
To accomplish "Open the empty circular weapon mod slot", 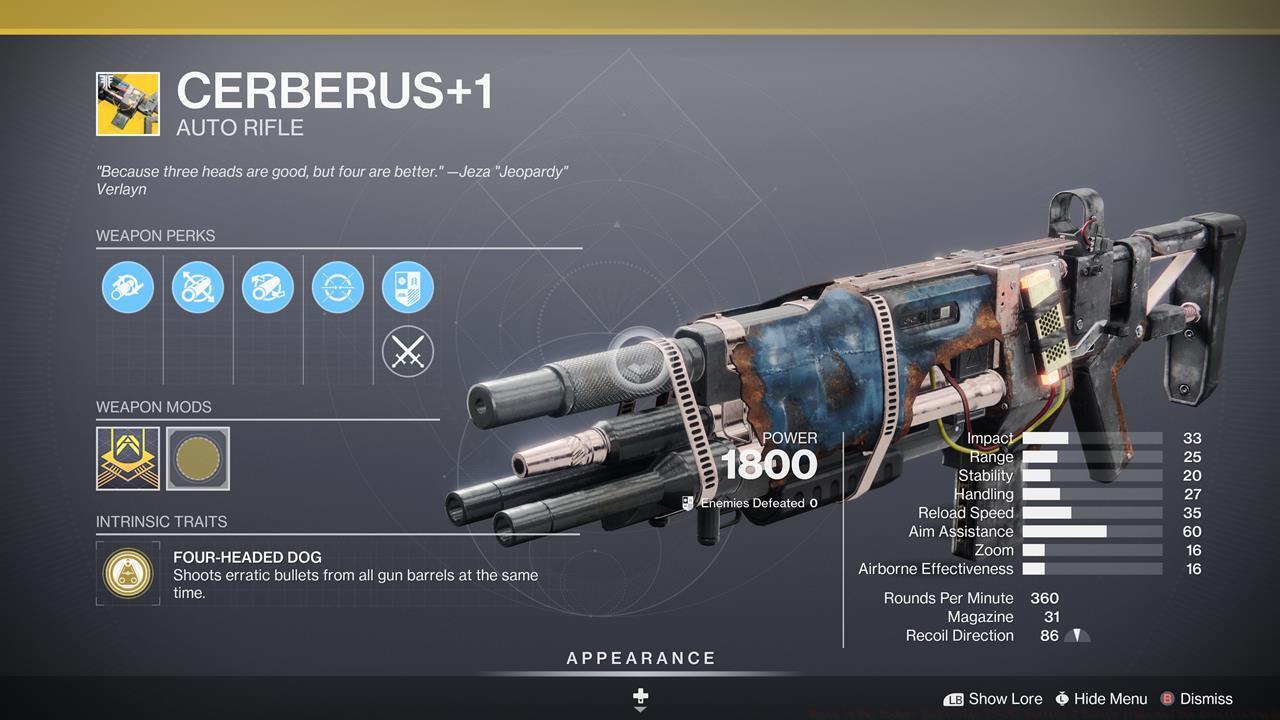I will point(197,458).
